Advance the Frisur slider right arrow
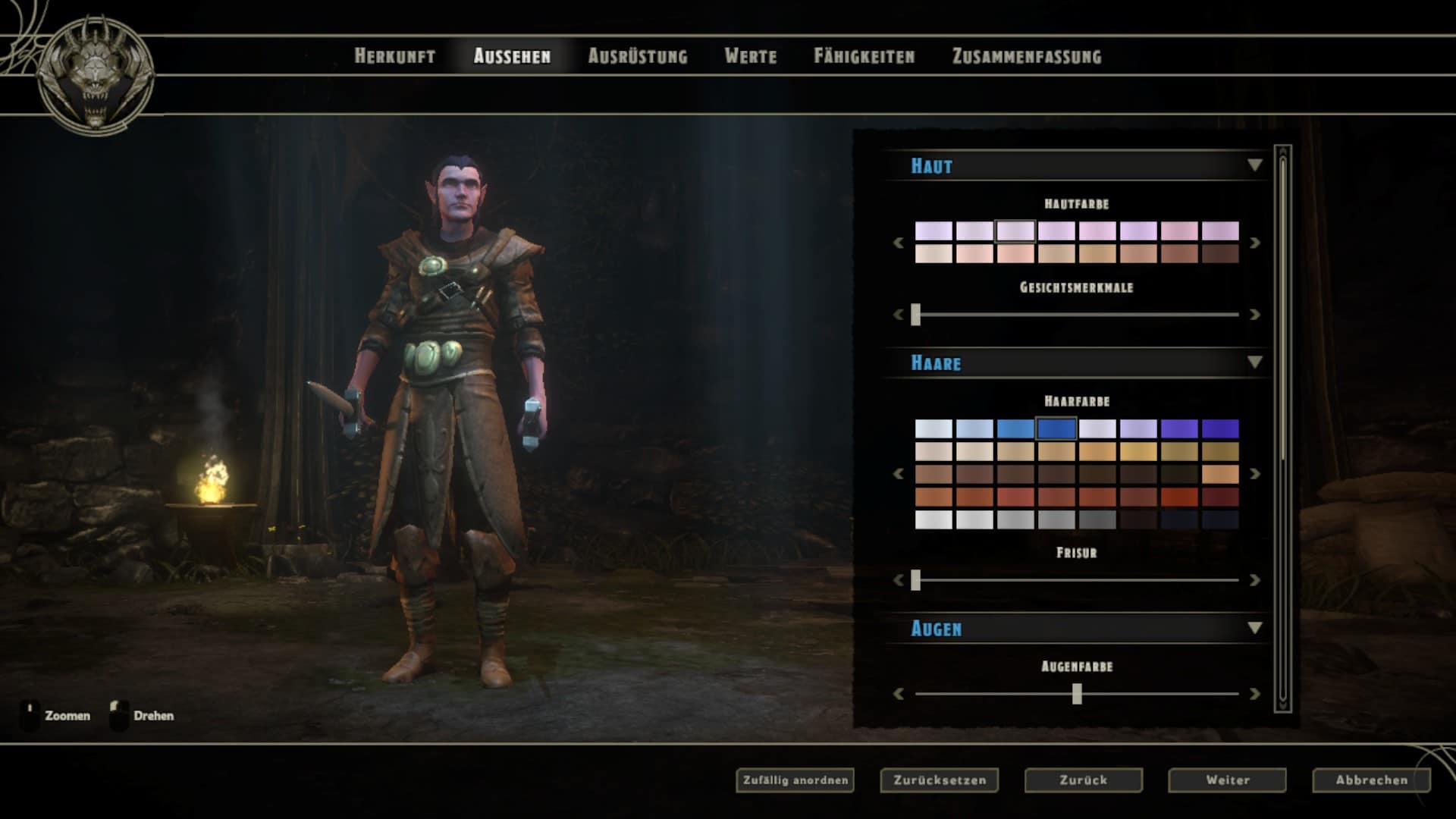This screenshot has width=1456, height=819. (1254, 580)
